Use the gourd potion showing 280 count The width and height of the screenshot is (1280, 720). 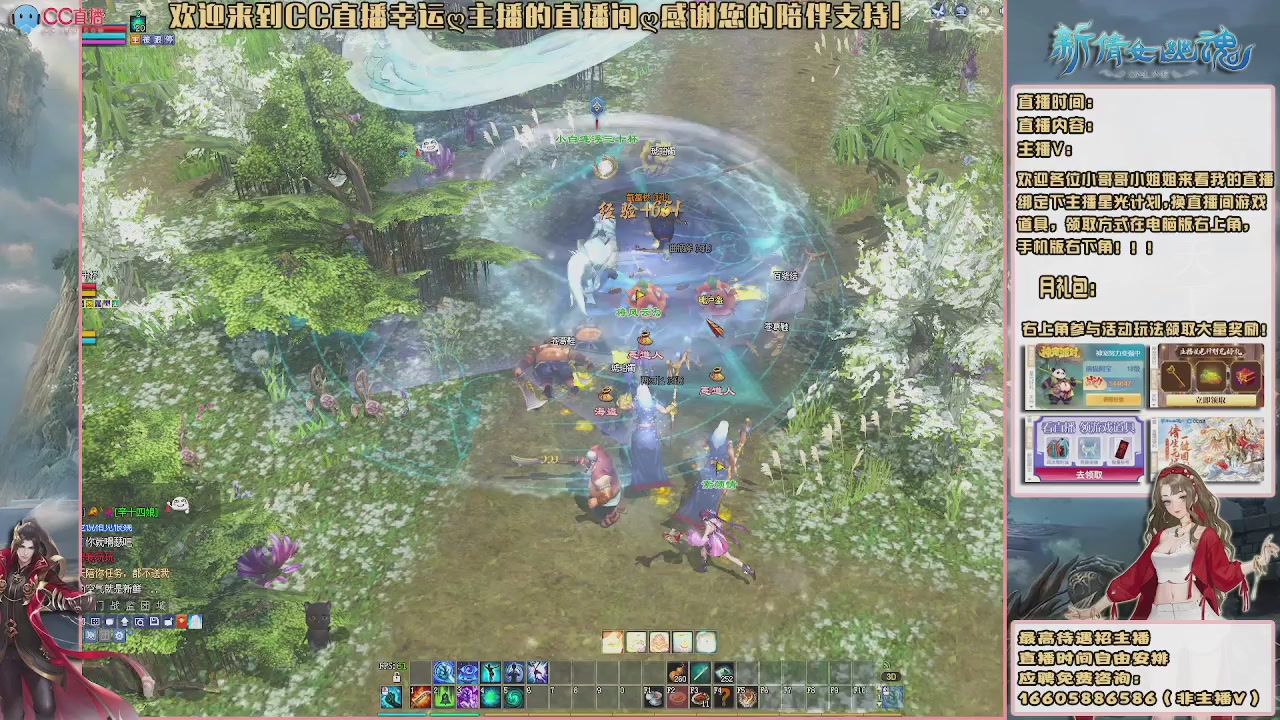[x=679, y=672]
